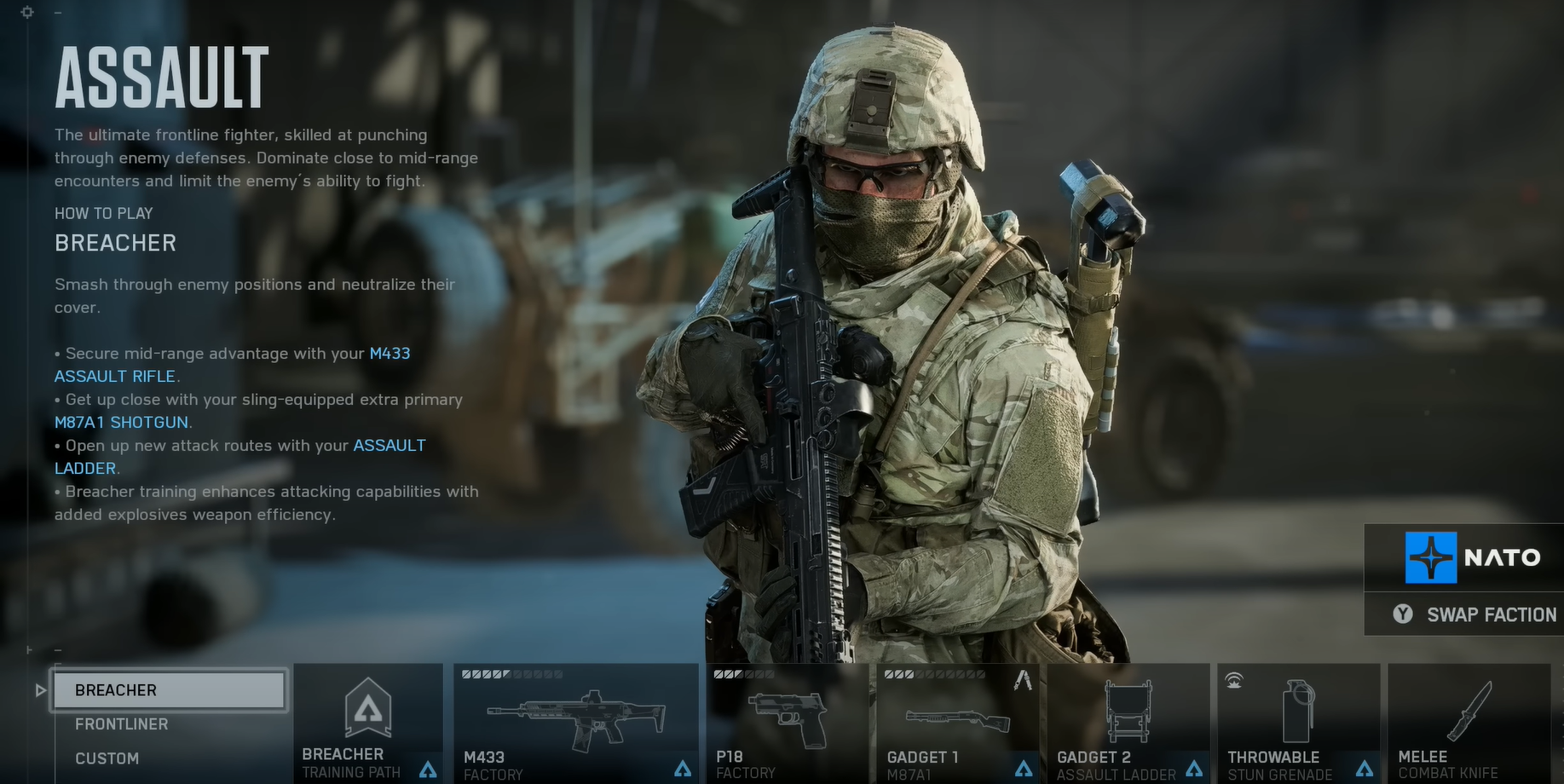Open the Custom loadout option
This screenshot has height=784, width=1564.
click(x=107, y=758)
